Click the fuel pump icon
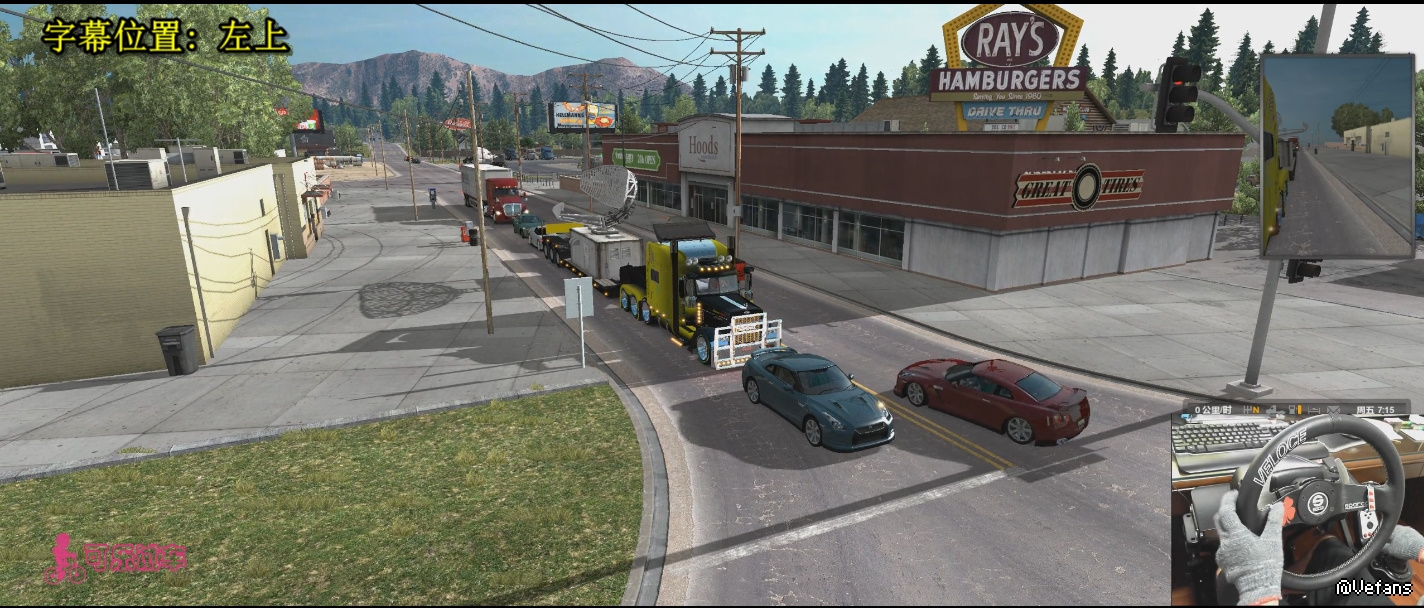Screen dimensions: 1424x608 [x=1292, y=410]
